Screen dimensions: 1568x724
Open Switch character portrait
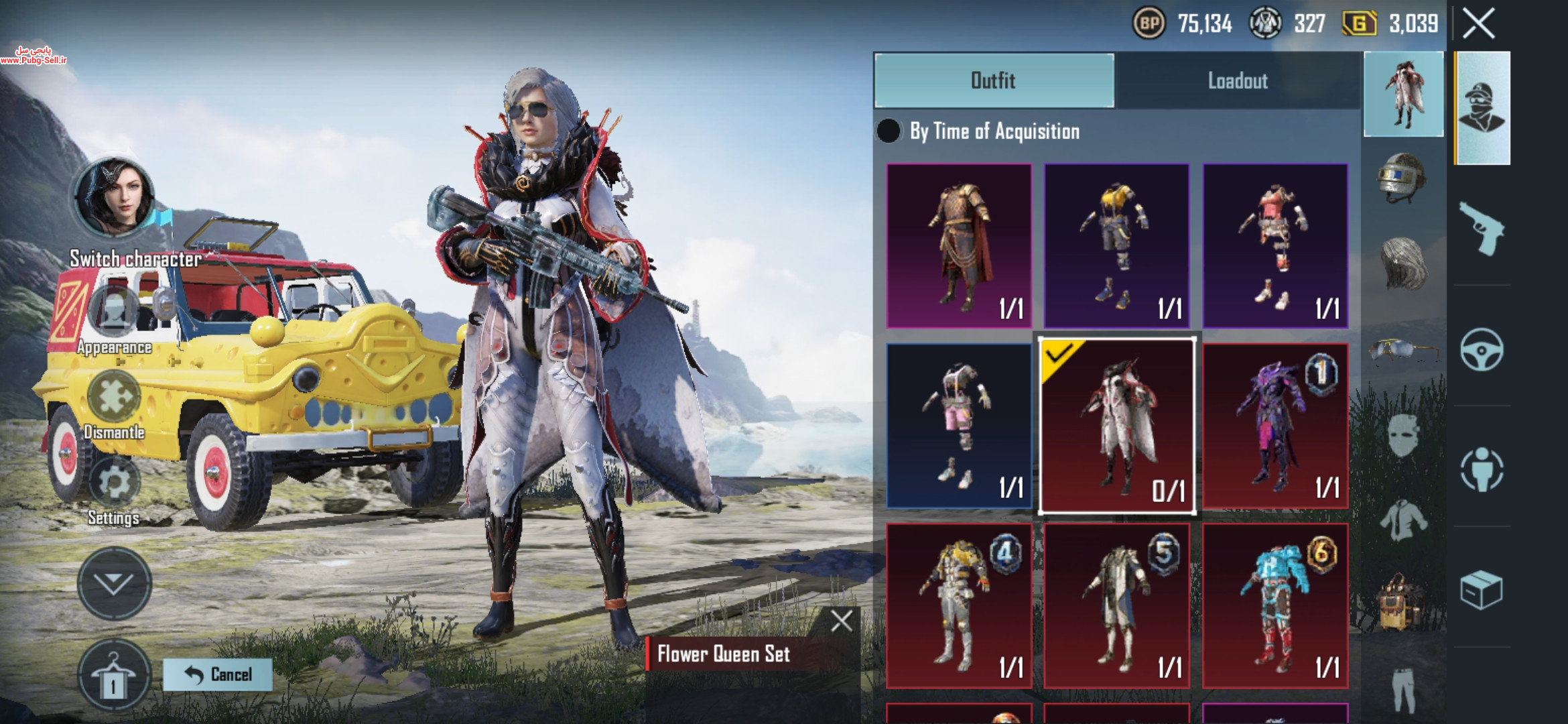pyautogui.click(x=114, y=198)
